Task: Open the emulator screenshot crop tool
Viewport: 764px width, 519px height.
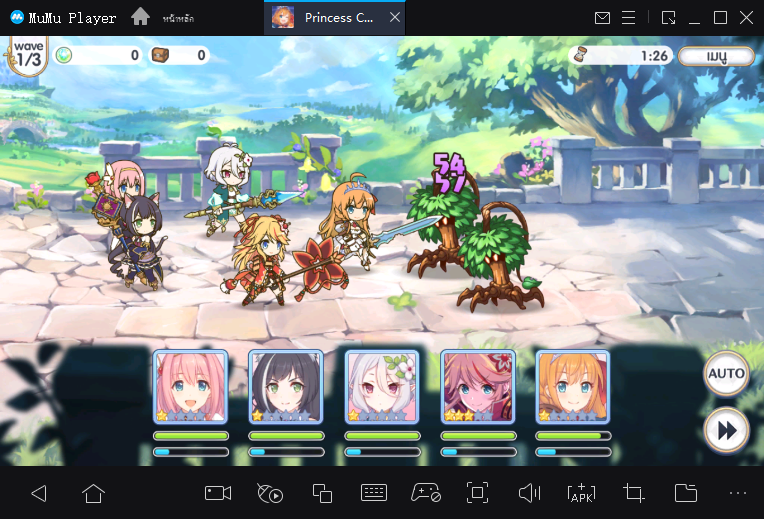Action: [x=633, y=493]
